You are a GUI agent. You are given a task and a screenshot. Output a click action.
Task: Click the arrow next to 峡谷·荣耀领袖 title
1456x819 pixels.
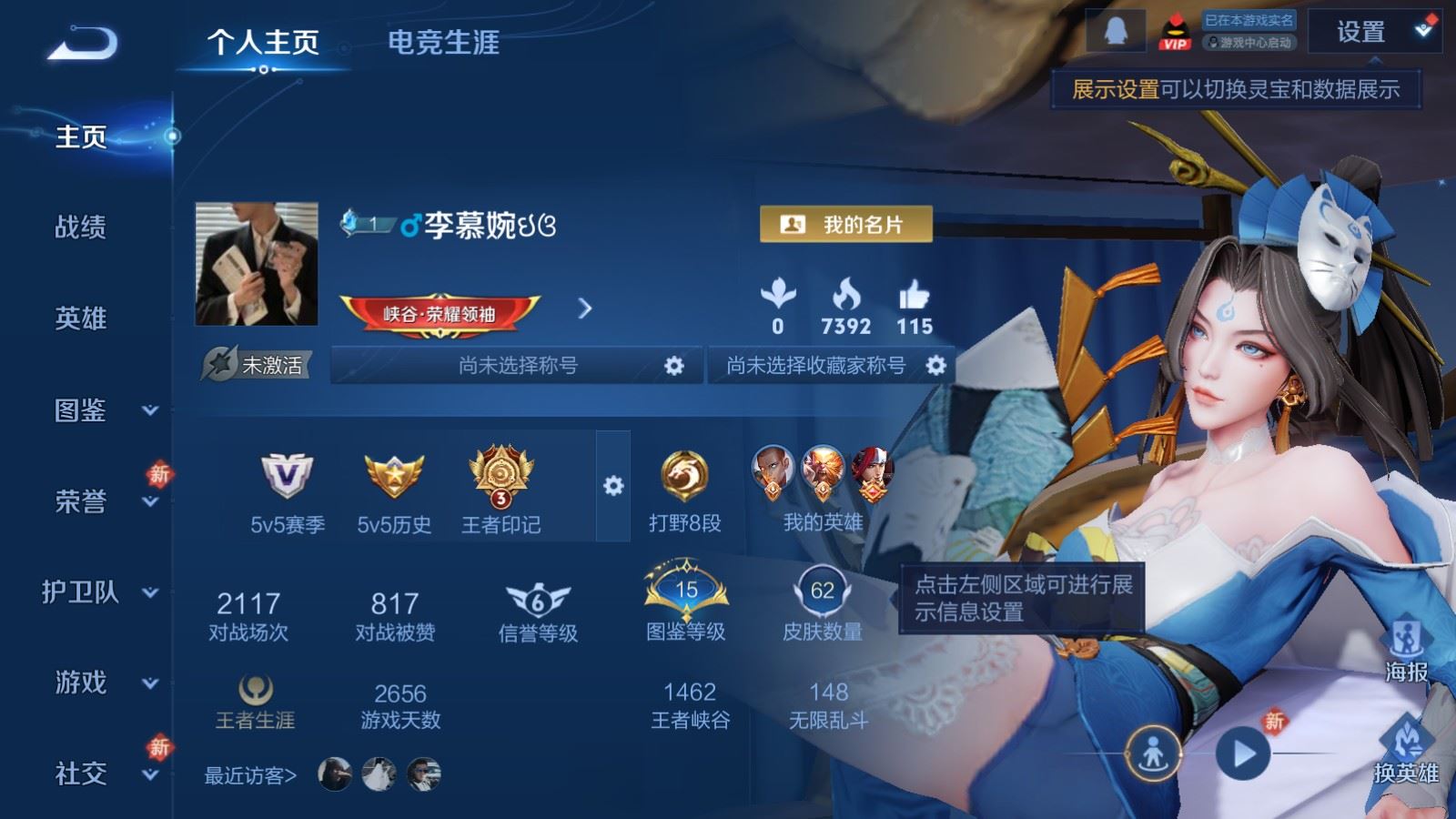tap(583, 309)
